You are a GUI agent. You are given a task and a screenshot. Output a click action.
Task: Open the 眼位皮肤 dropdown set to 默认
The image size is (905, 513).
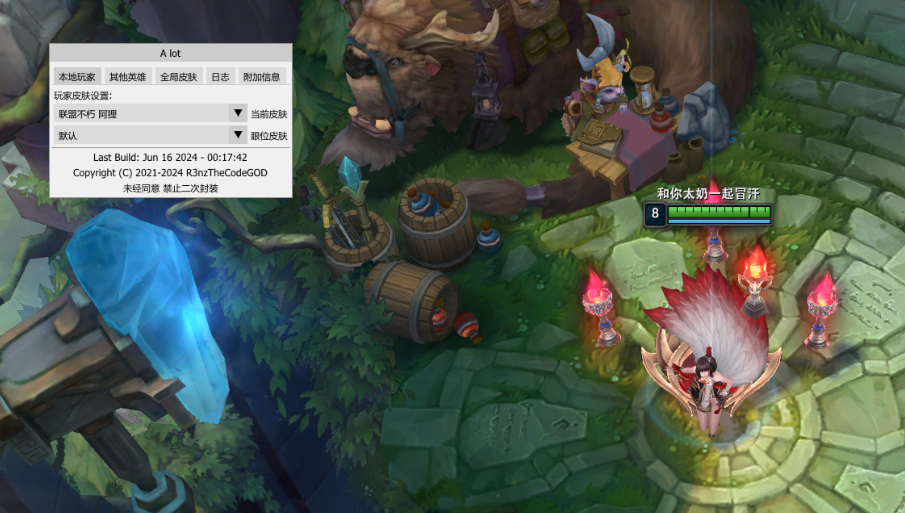(x=150, y=135)
